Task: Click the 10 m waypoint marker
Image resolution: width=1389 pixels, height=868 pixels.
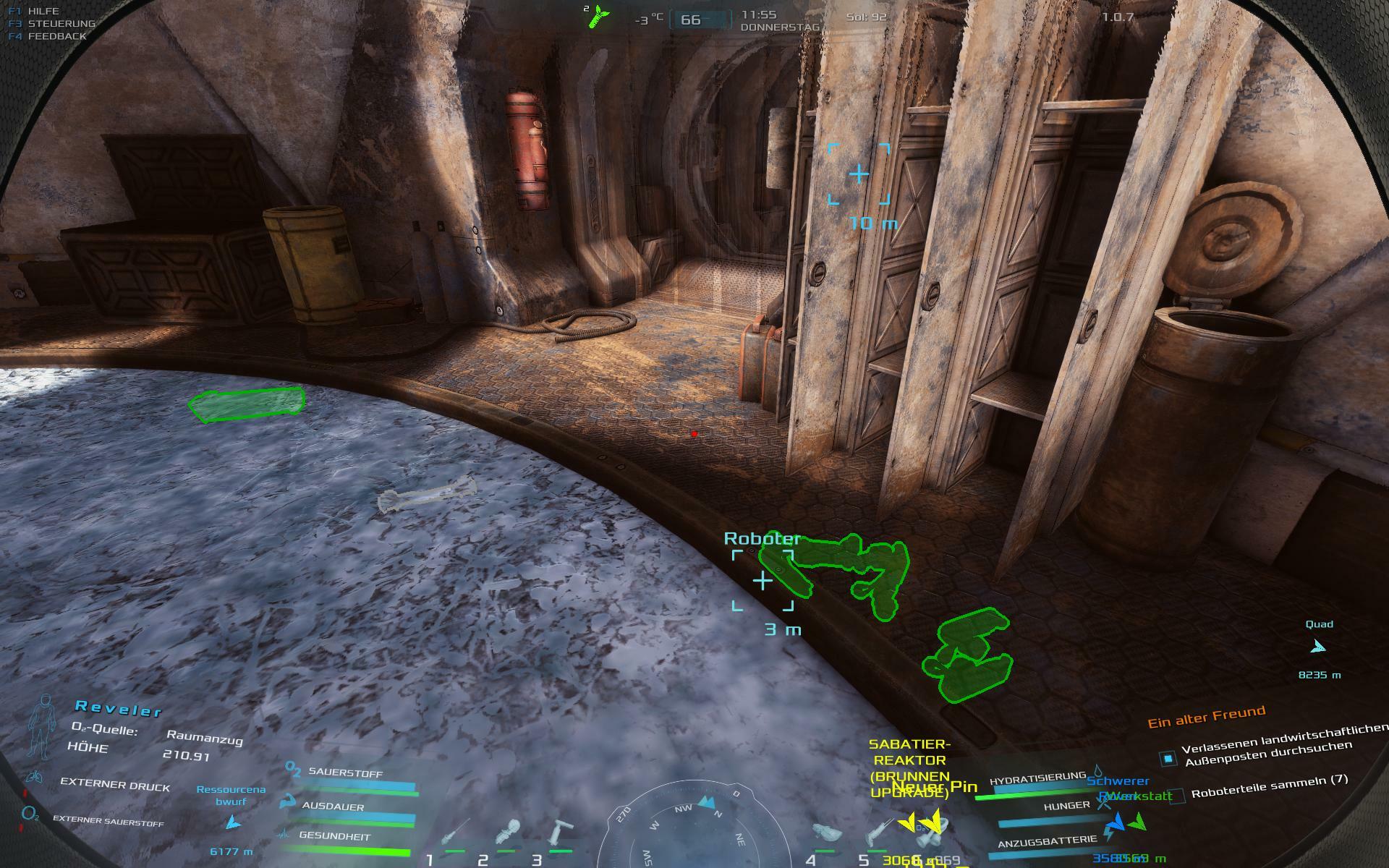Action: tap(859, 174)
